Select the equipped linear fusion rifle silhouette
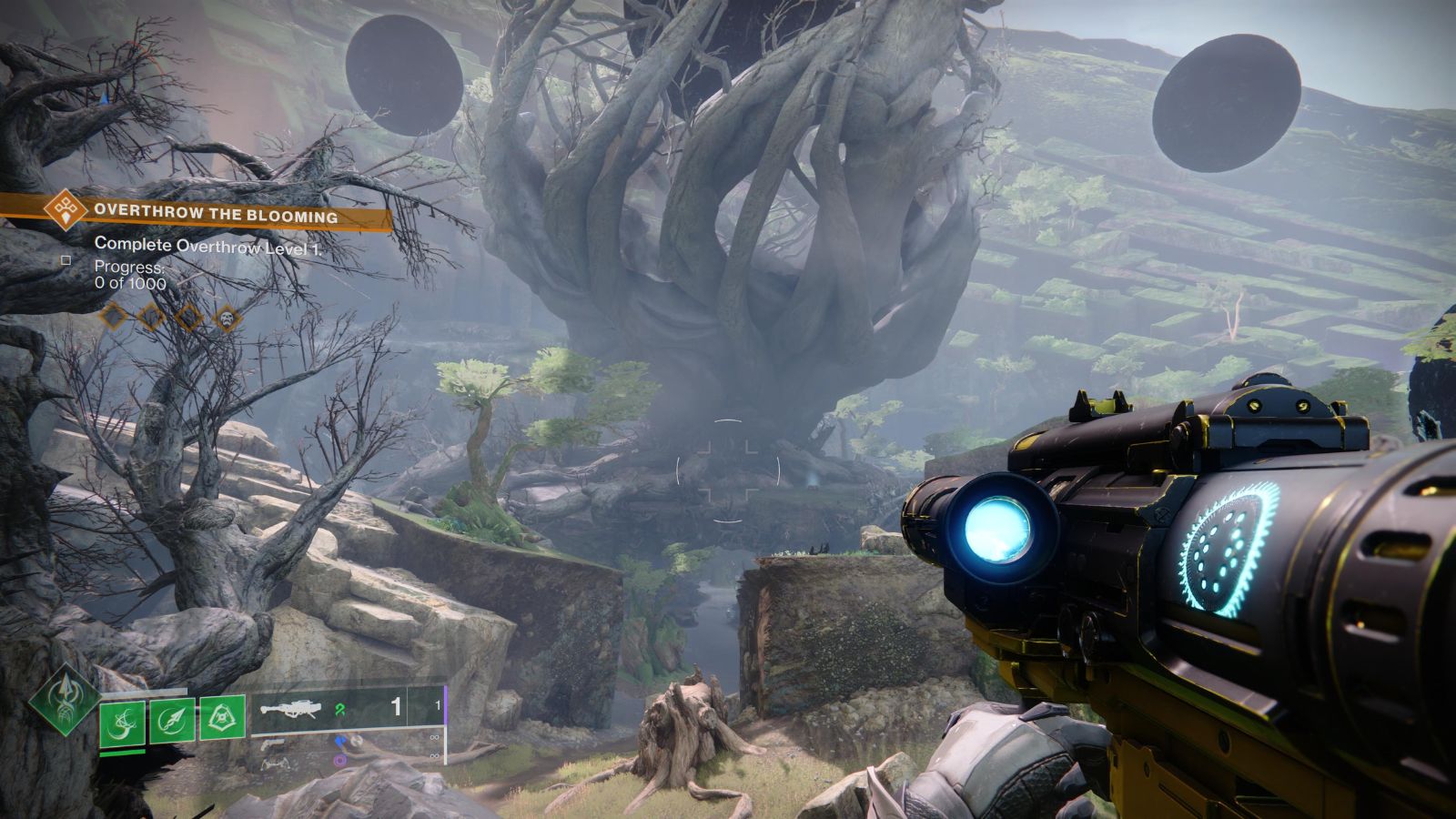 pyautogui.click(x=291, y=707)
